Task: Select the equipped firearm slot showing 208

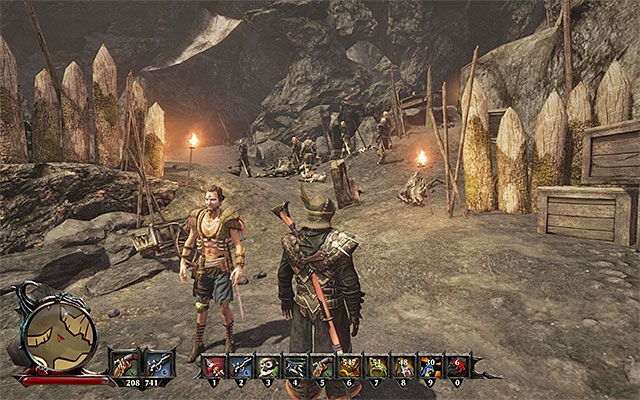Action: (126, 362)
